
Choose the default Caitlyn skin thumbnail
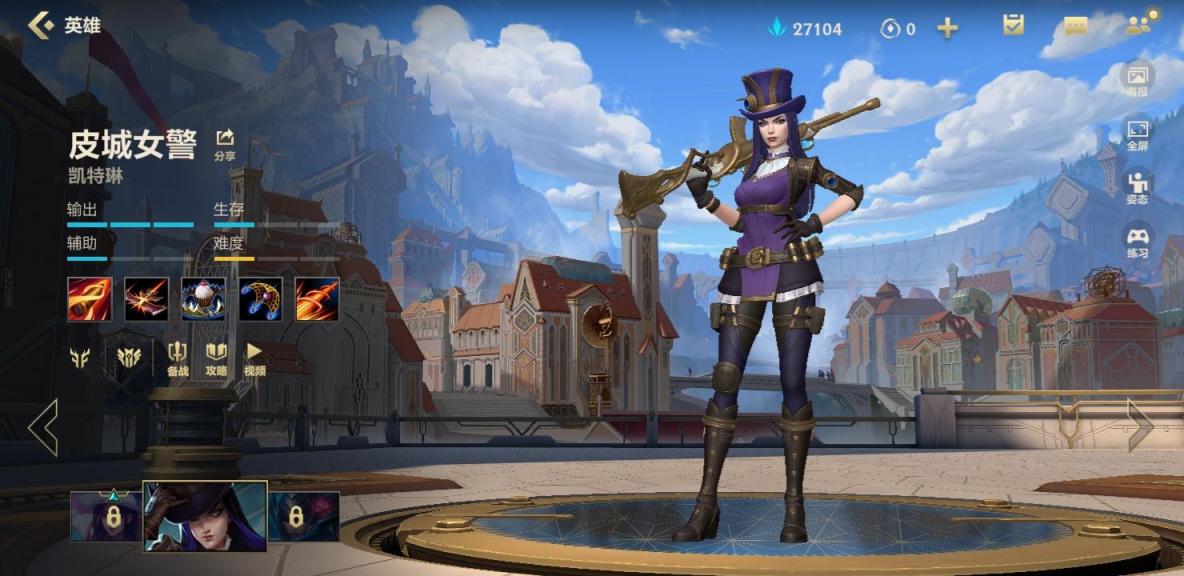[205, 516]
